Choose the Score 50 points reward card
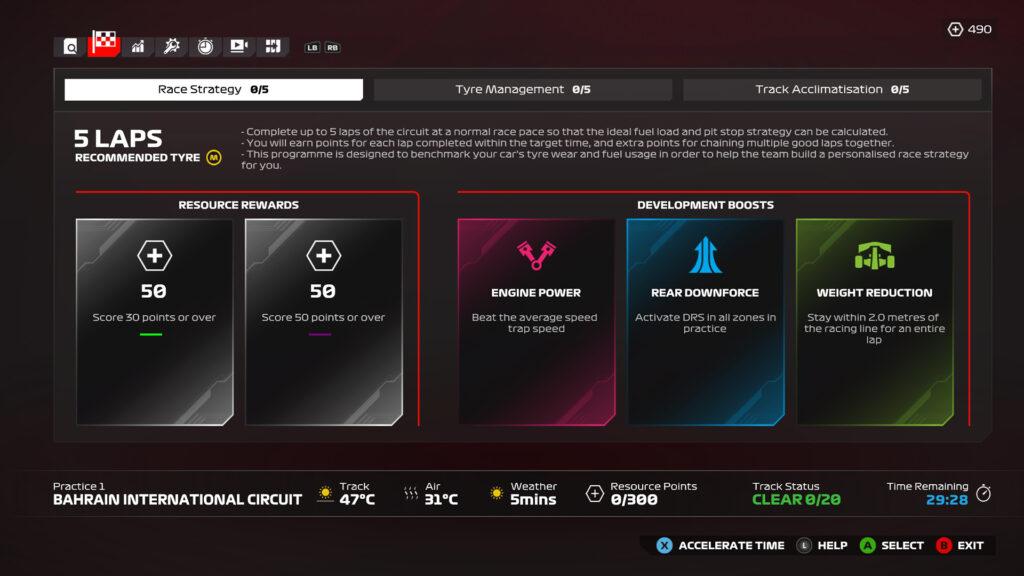 (x=323, y=322)
